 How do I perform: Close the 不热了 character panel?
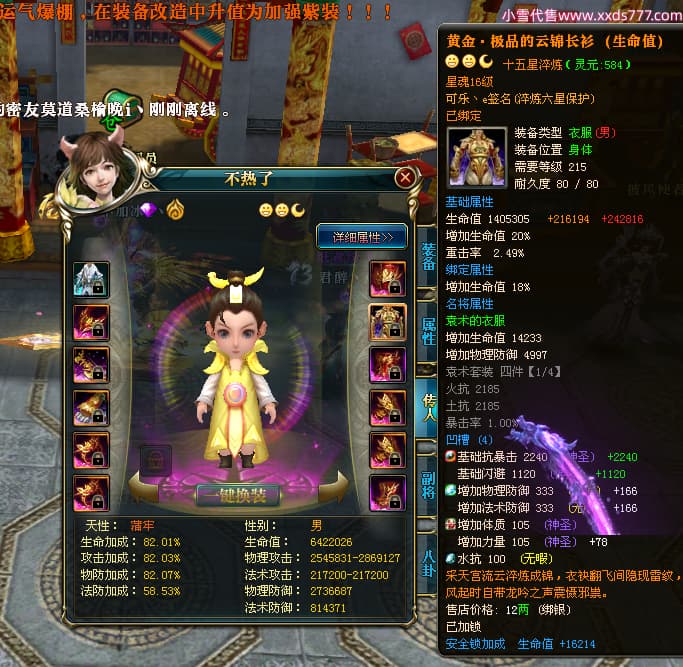[x=404, y=178]
